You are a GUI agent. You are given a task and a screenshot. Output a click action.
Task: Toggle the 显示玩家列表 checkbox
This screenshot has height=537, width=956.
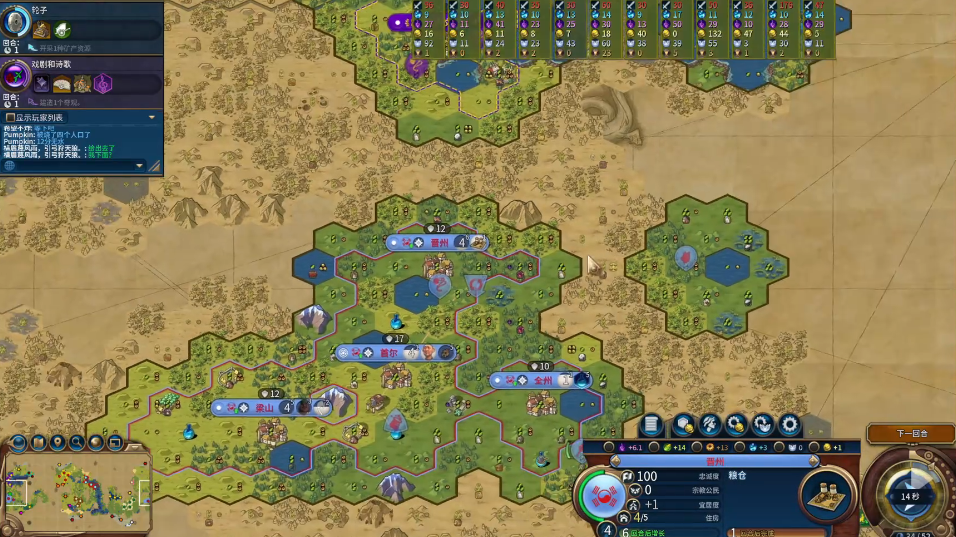tap(10, 117)
